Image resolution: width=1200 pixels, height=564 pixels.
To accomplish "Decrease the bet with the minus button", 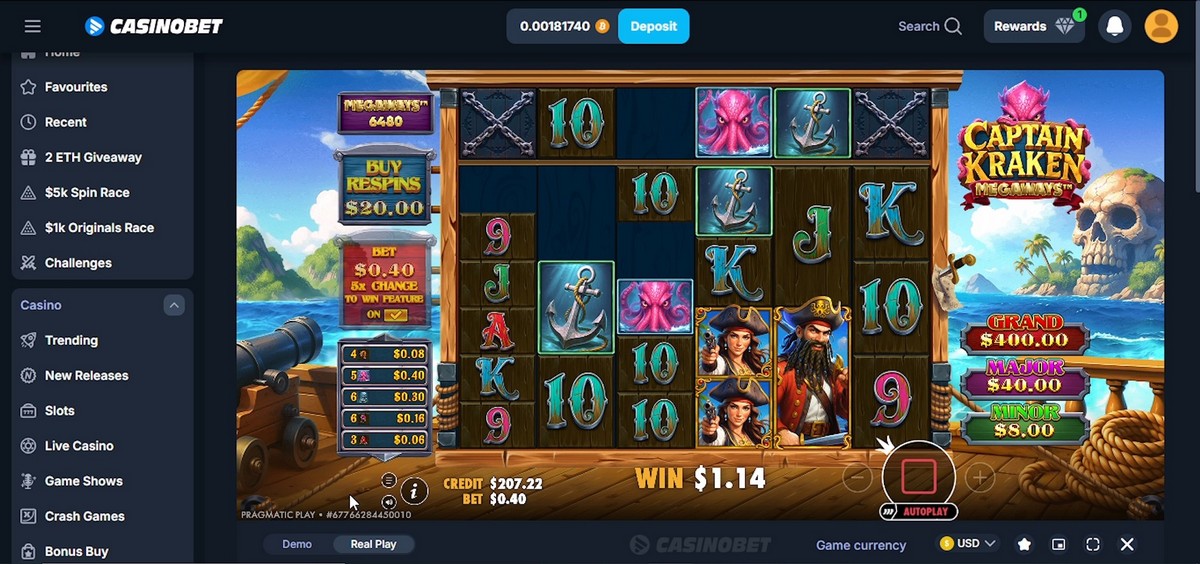I will click(857, 478).
